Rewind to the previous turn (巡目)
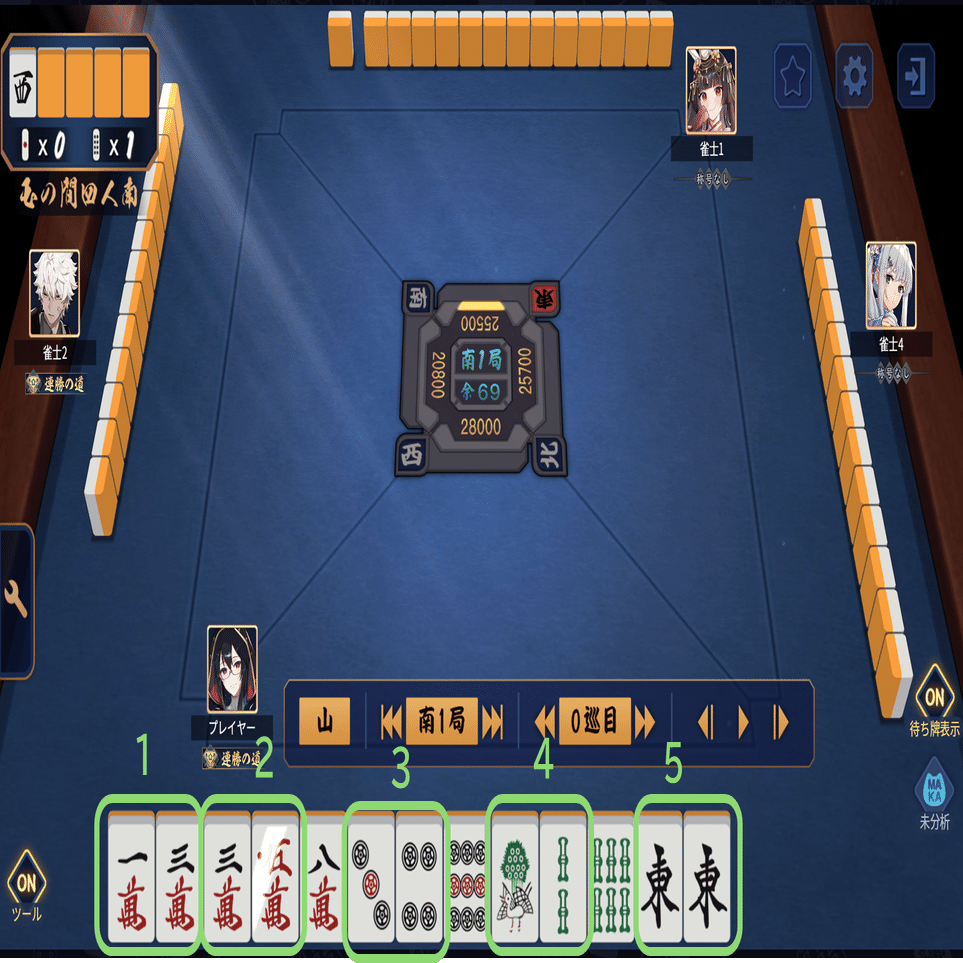 (x=545, y=722)
